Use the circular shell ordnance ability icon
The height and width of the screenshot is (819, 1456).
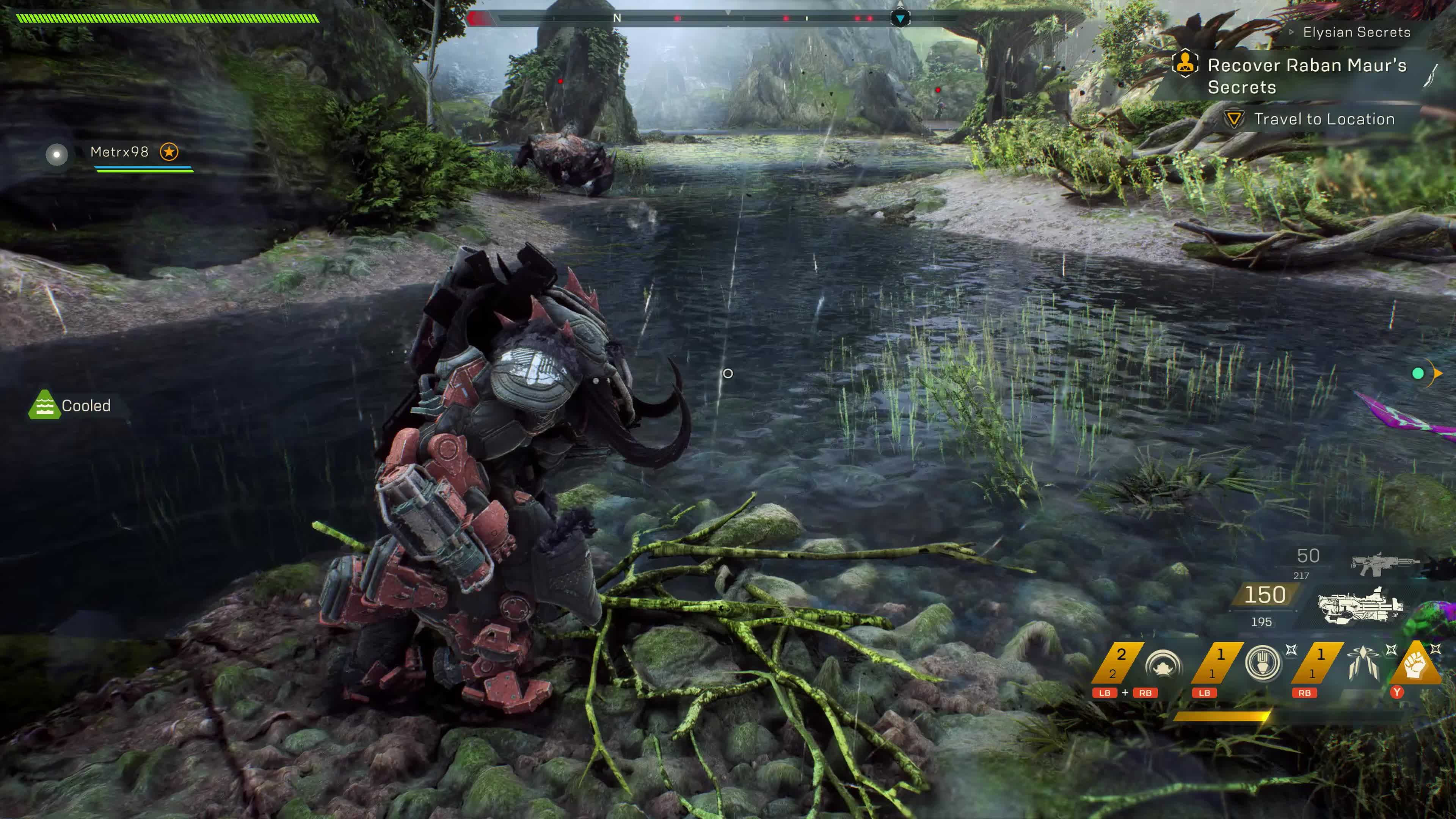[1263, 662]
